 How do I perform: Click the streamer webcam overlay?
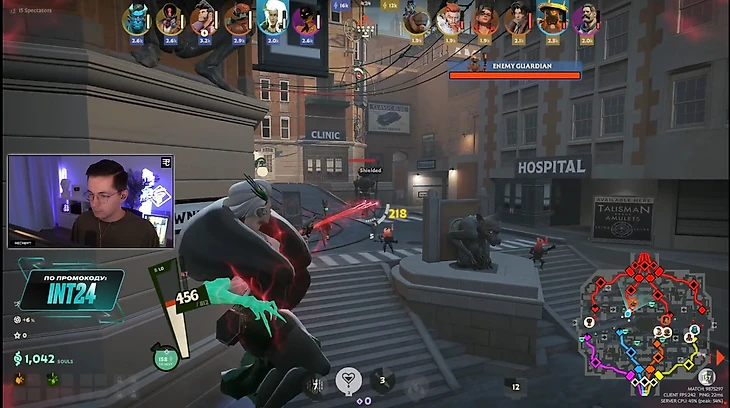91,201
